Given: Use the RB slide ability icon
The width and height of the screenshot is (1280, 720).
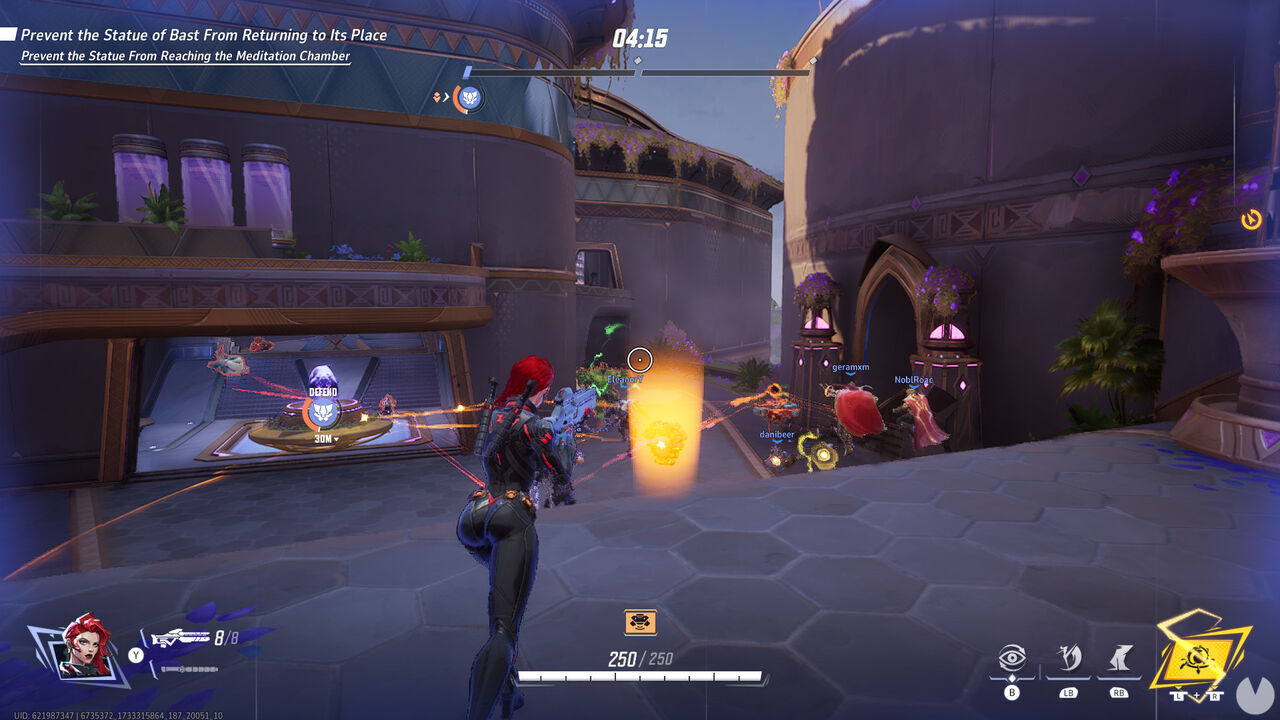Looking at the screenshot, I should (x=1121, y=656).
